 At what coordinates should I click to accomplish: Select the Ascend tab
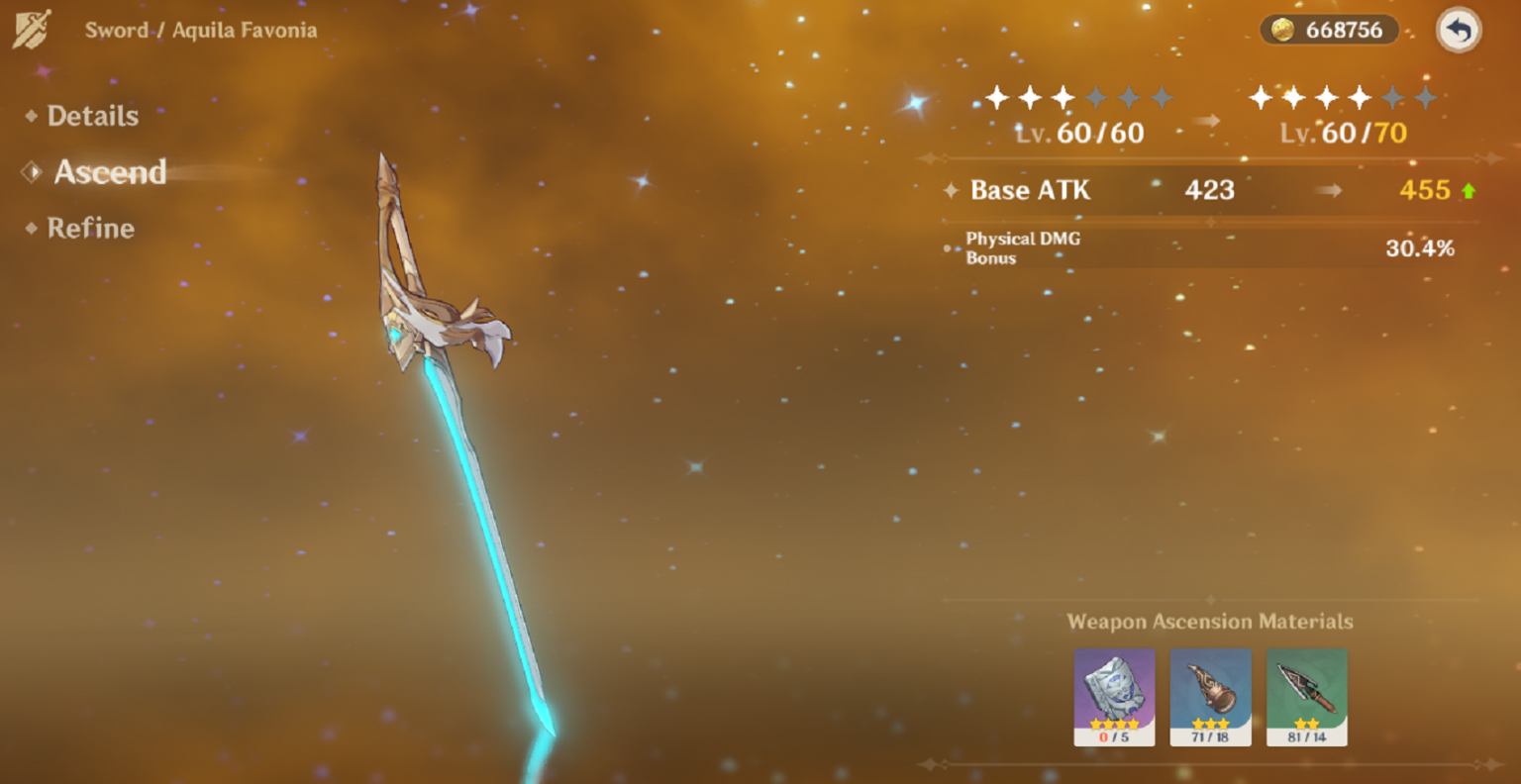coord(109,172)
